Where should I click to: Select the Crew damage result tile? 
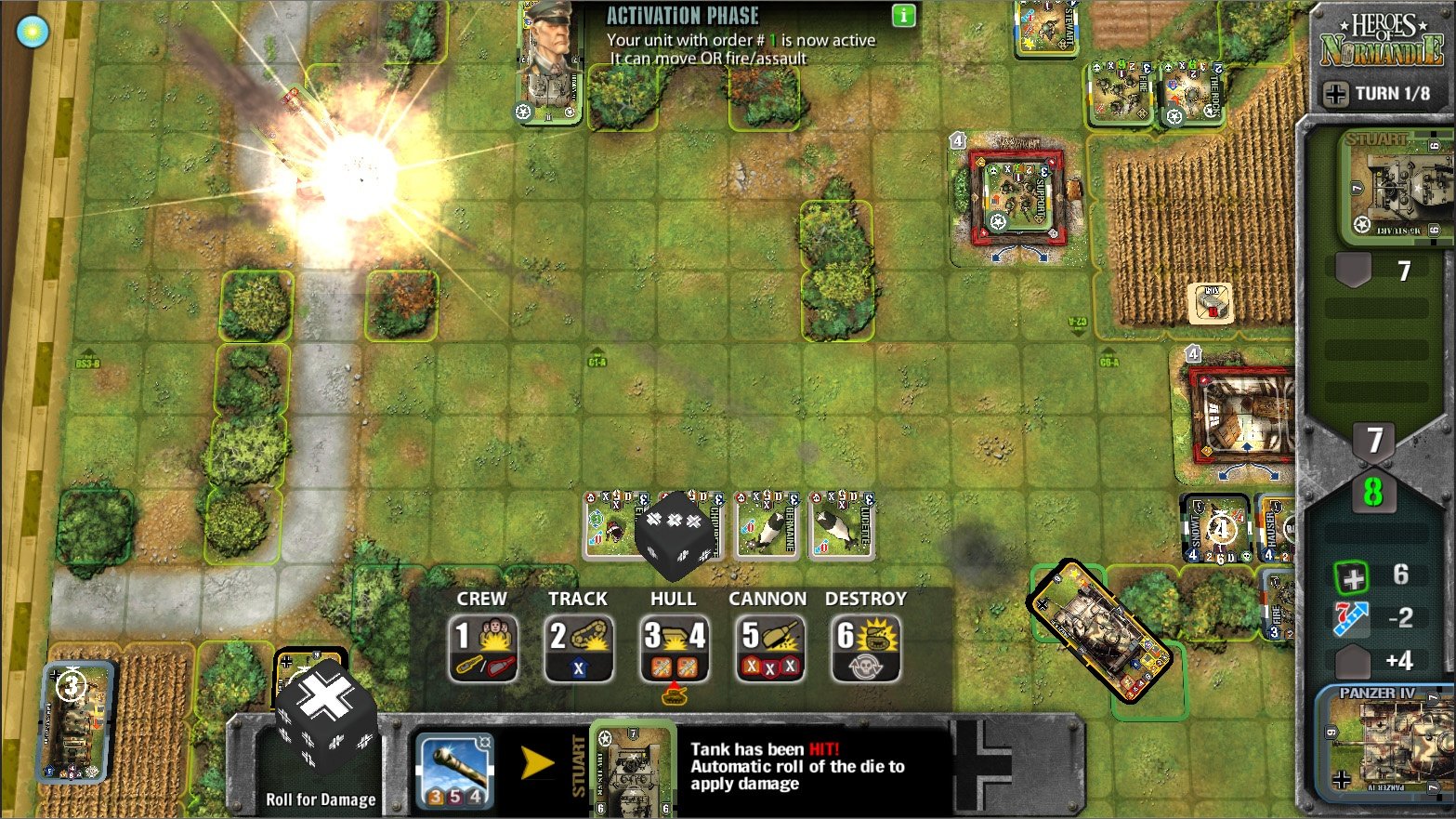pos(483,647)
